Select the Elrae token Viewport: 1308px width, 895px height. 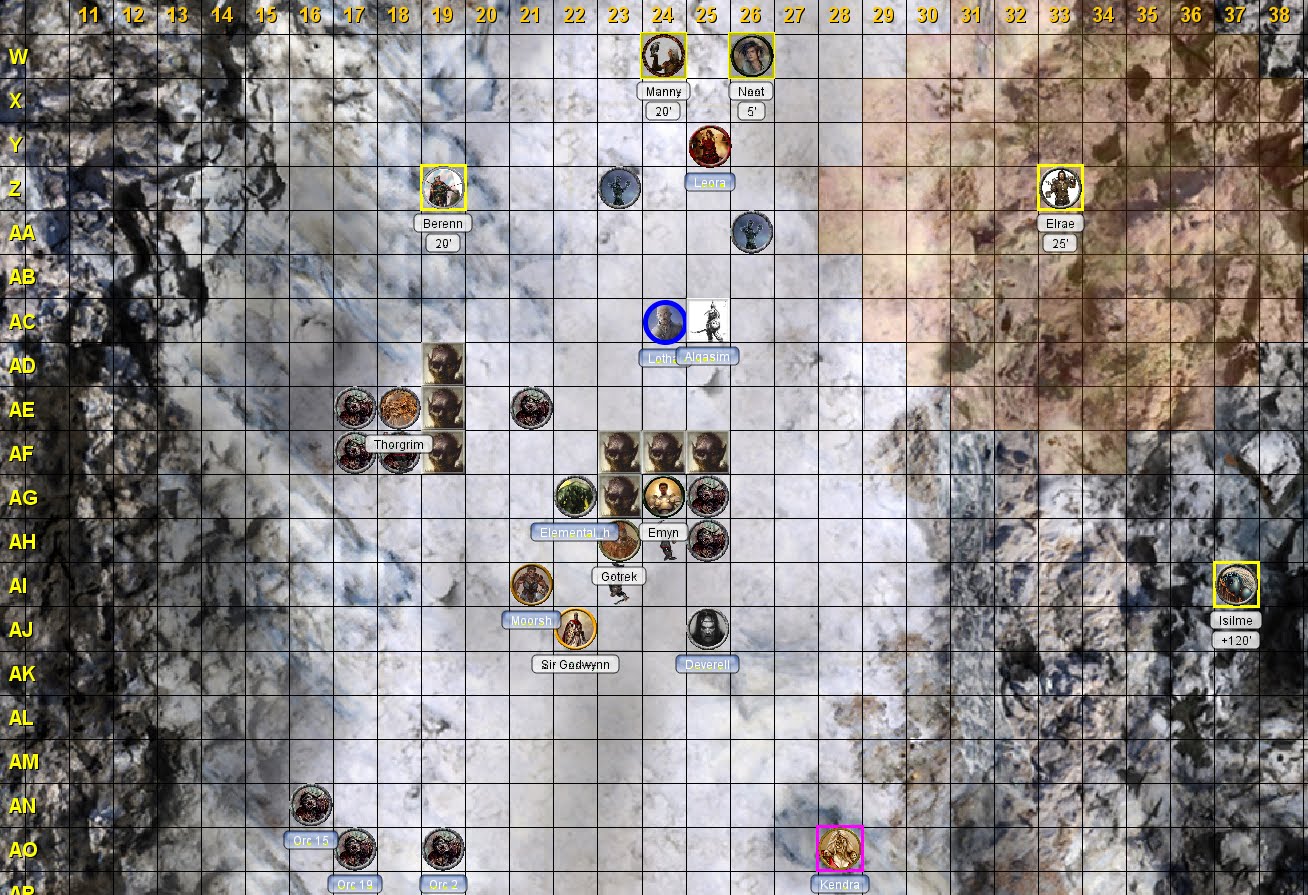(x=1060, y=188)
